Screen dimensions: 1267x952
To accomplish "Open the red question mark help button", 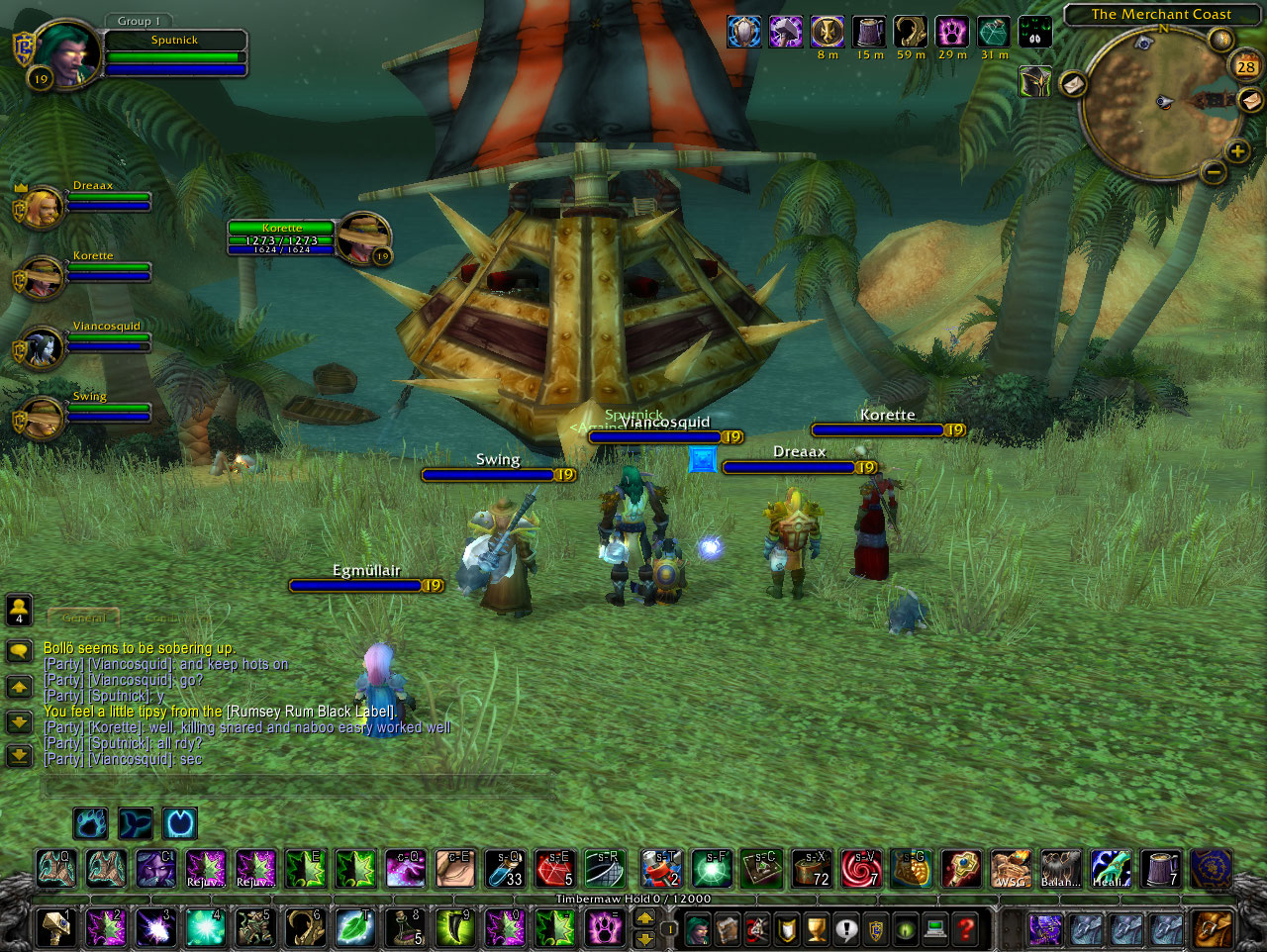I will click(965, 928).
